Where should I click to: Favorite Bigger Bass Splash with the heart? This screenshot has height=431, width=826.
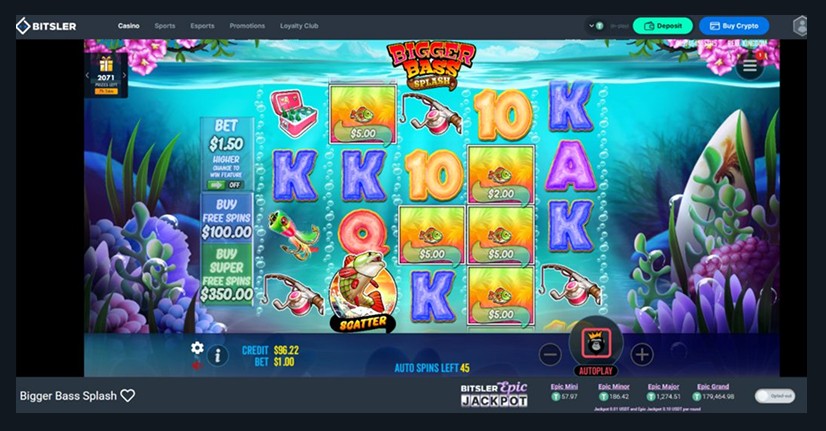tap(128, 396)
